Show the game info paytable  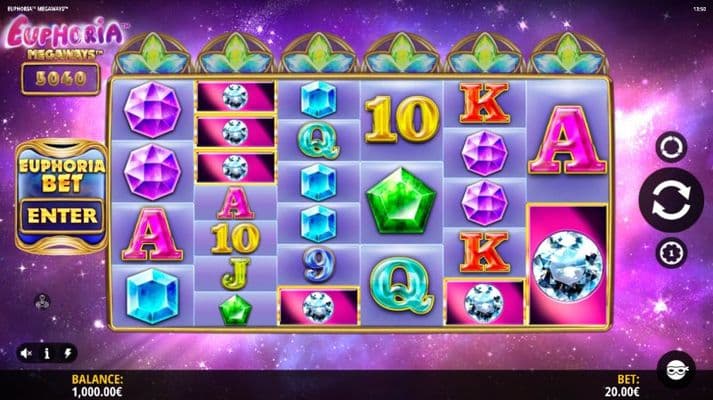click(x=46, y=353)
